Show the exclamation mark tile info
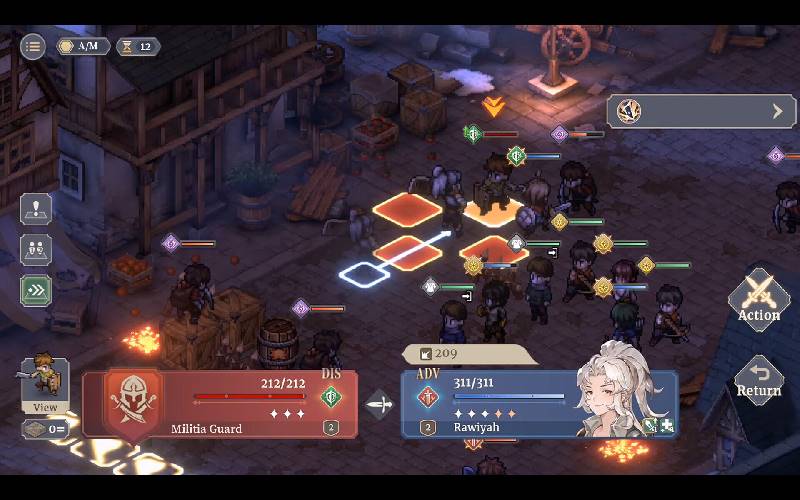800x500 pixels. point(36,210)
